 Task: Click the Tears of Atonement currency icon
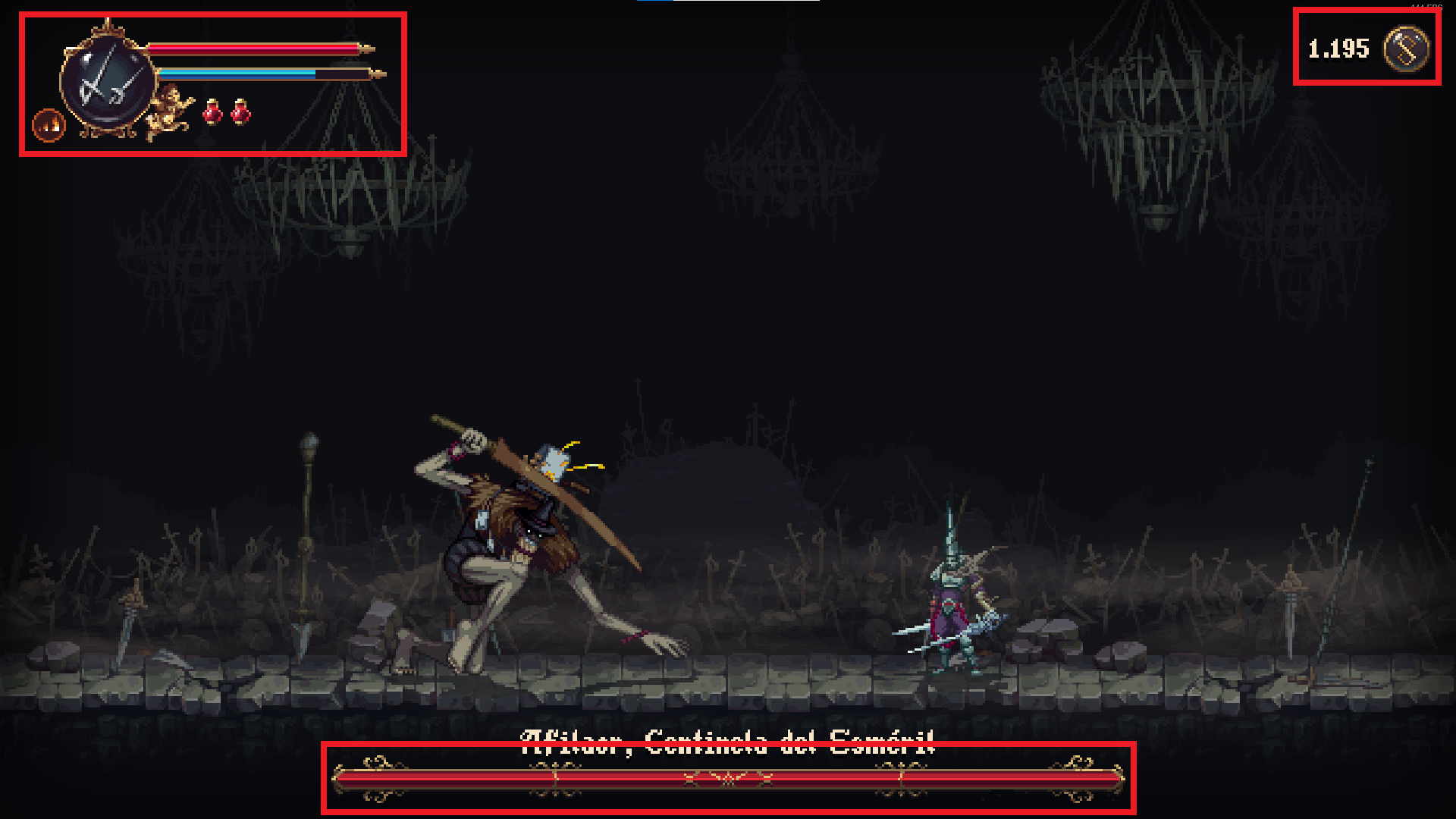click(x=1406, y=49)
